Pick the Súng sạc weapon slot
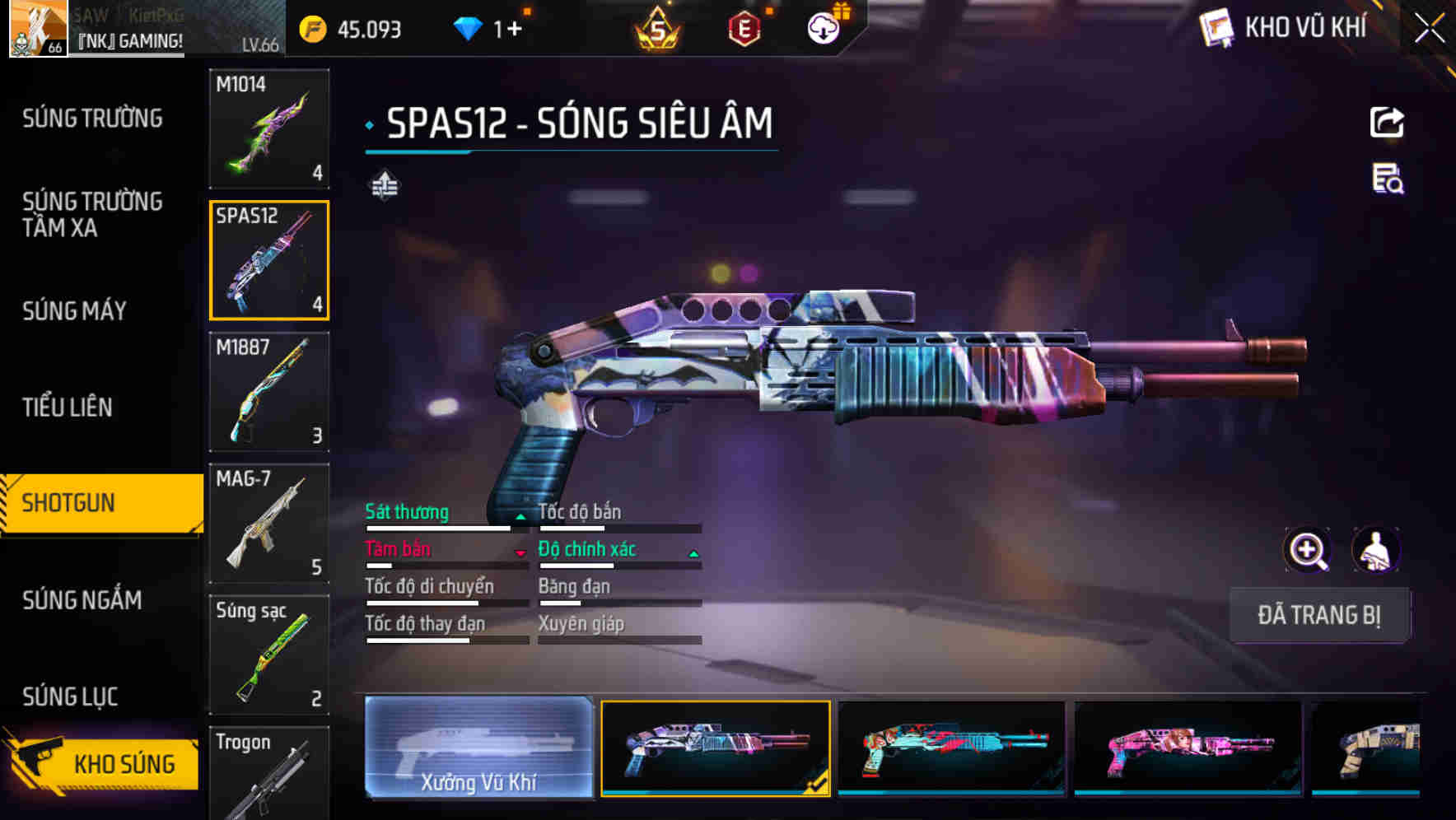Image resolution: width=1456 pixels, height=820 pixels. pyautogui.click(x=269, y=655)
